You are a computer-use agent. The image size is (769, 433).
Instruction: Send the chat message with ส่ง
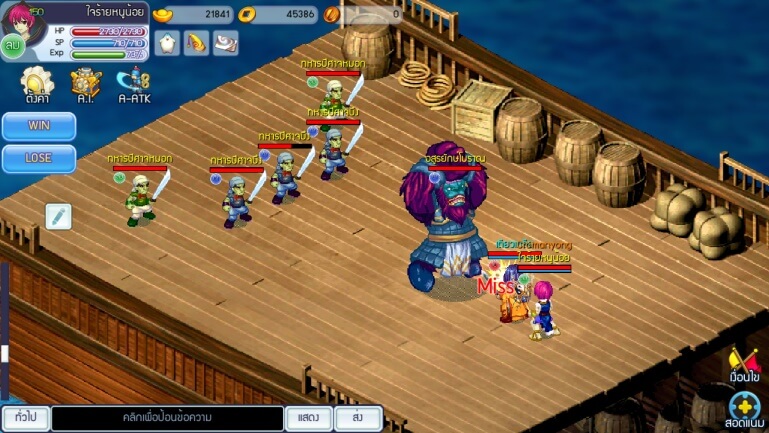pos(358,417)
